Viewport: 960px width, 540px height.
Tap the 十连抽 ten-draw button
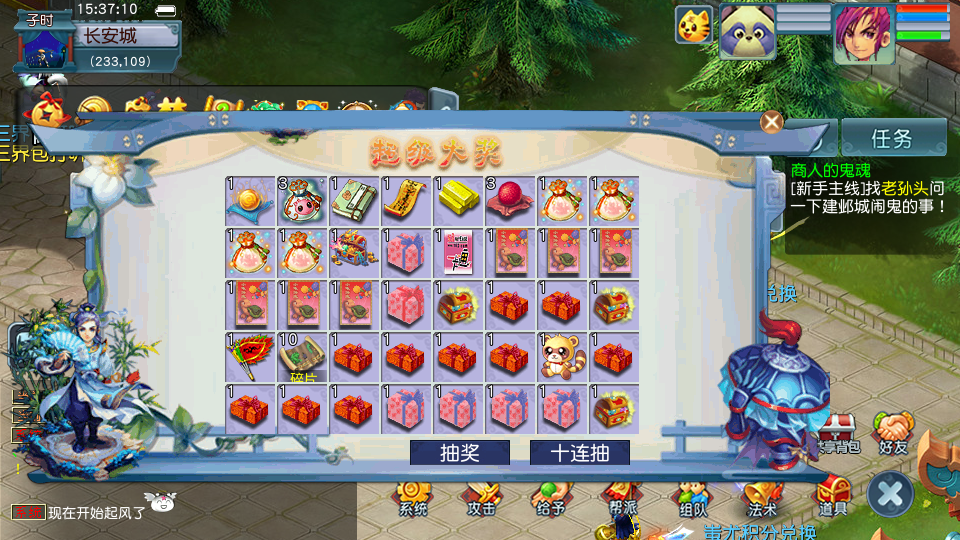coord(579,453)
